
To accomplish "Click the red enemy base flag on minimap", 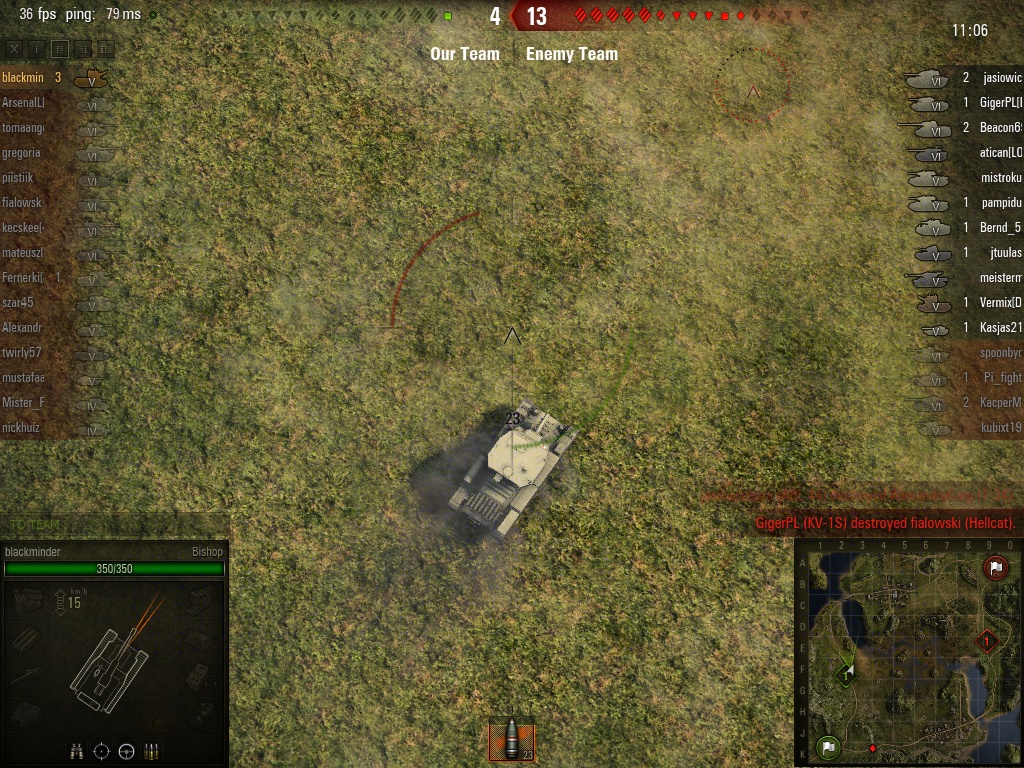I will tap(995, 568).
